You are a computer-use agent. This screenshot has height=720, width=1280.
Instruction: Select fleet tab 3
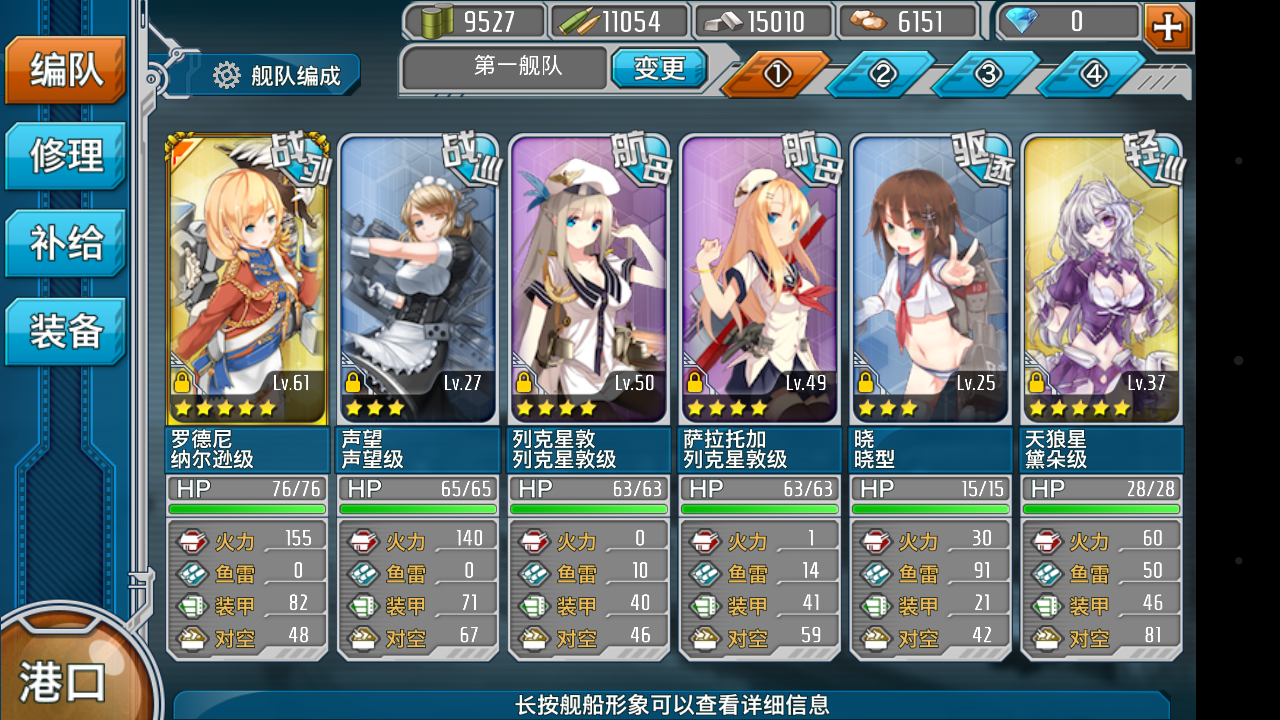[x=987, y=74]
